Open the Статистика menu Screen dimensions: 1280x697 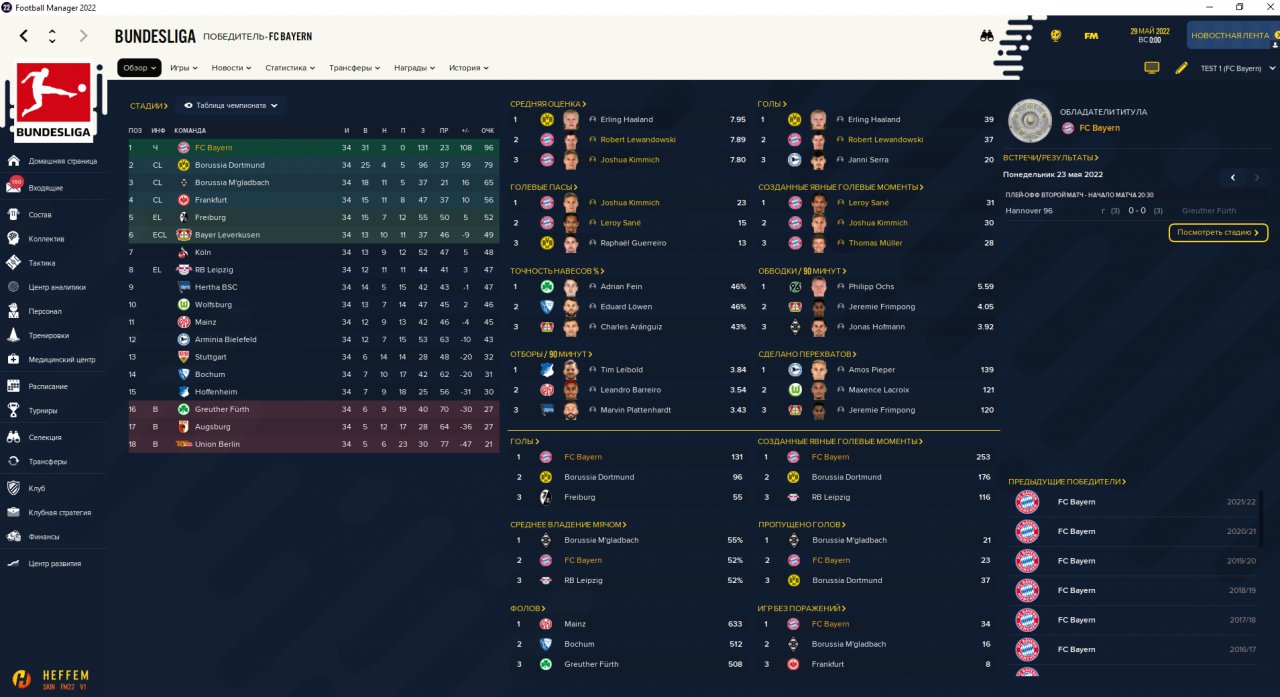click(x=290, y=68)
